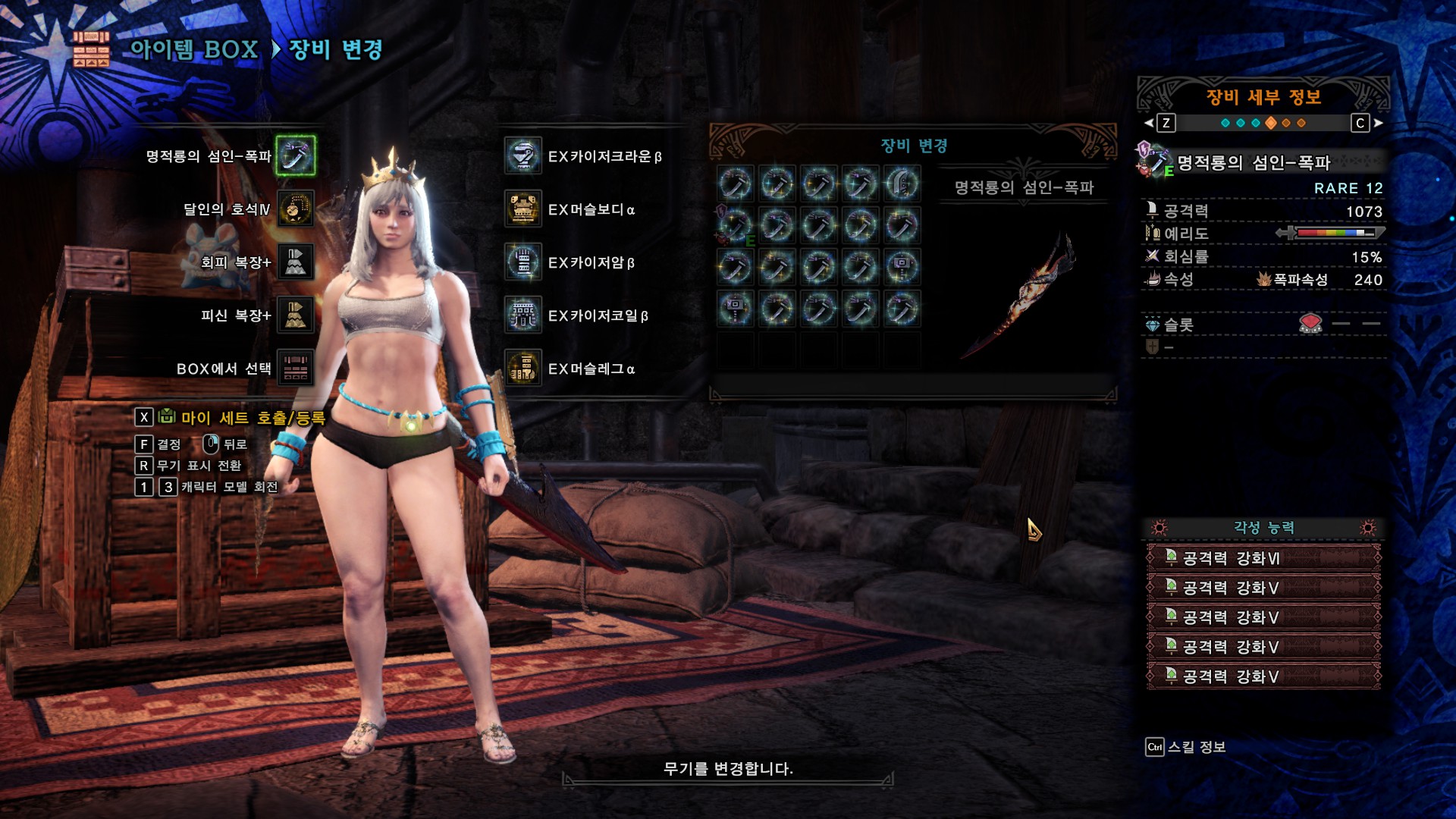This screenshot has width=1456, height=819.
Task: Select the EX카이저암β arm armor
Action: pos(523,262)
